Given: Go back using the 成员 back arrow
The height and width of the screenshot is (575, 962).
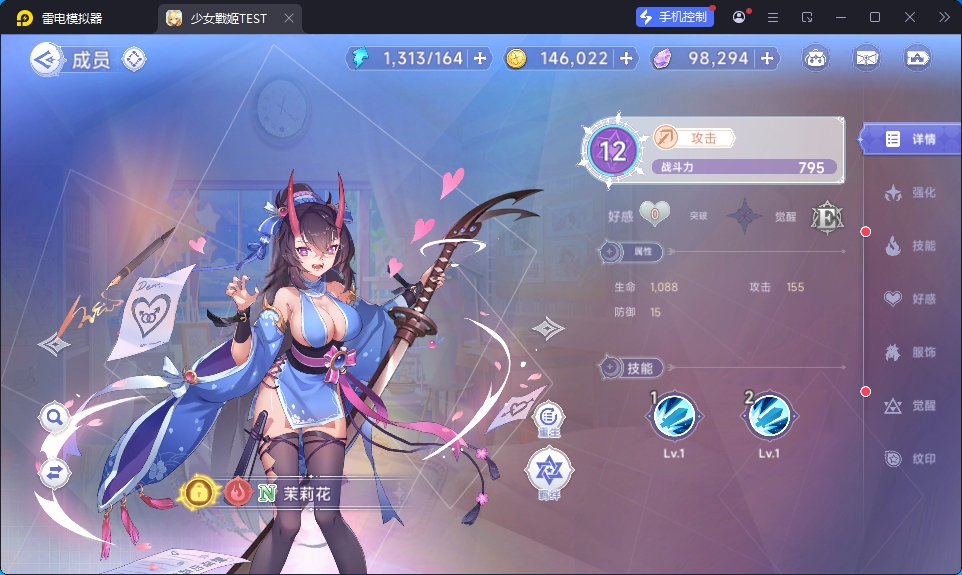Looking at the screenshot, I should tap(45, 60).
